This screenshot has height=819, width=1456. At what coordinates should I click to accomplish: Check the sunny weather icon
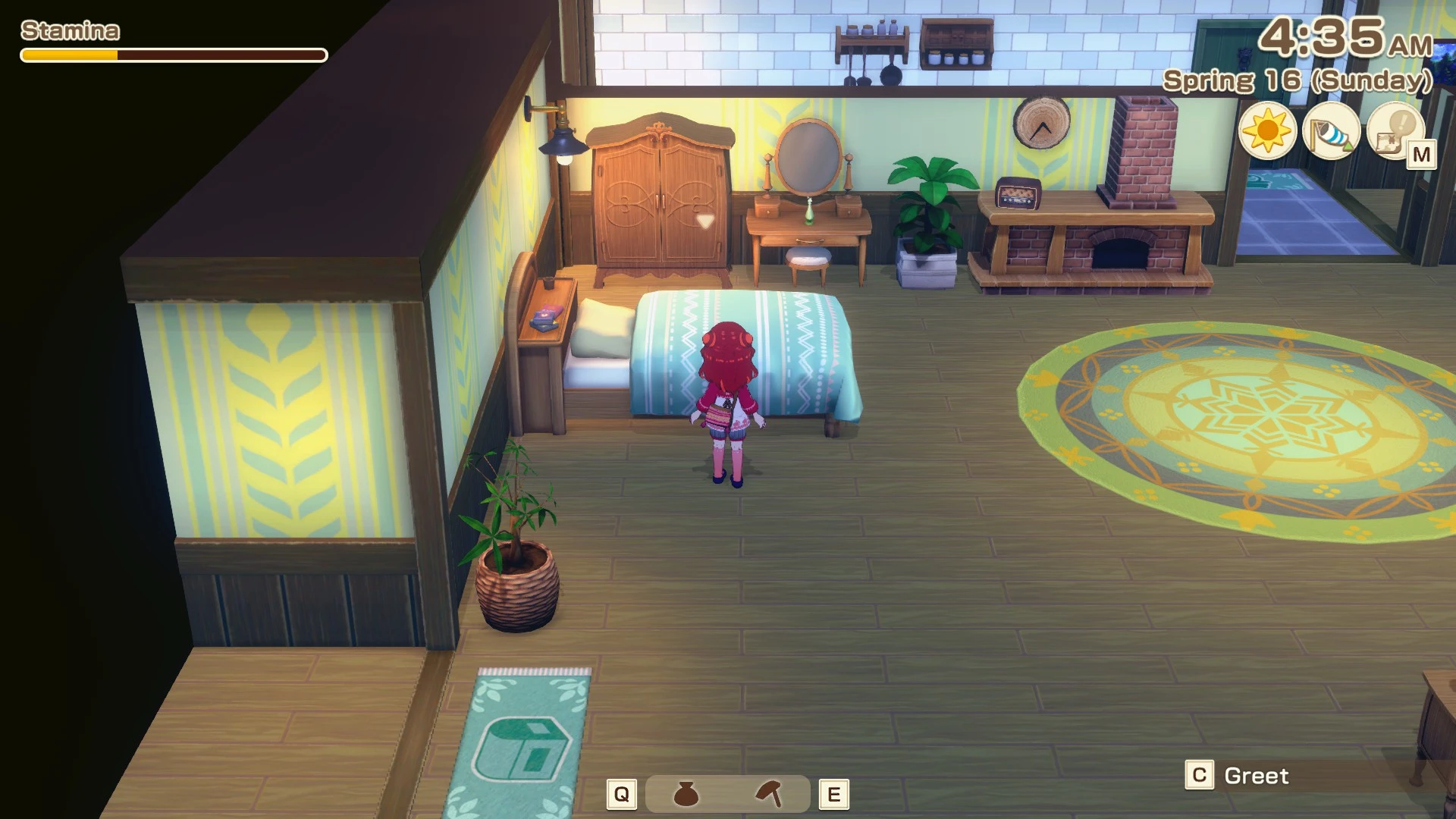(1267, 130)
